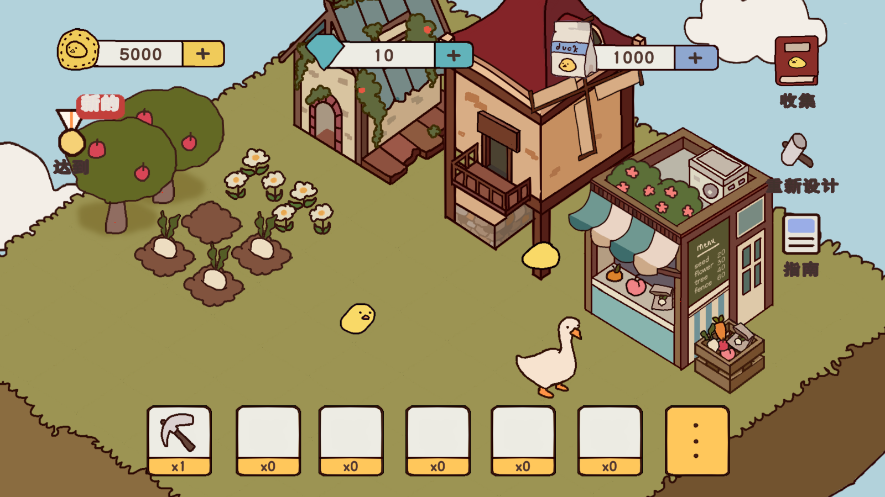Open the red collection book
The height and width of the screenshot is (497, 885).
point(796,62)
